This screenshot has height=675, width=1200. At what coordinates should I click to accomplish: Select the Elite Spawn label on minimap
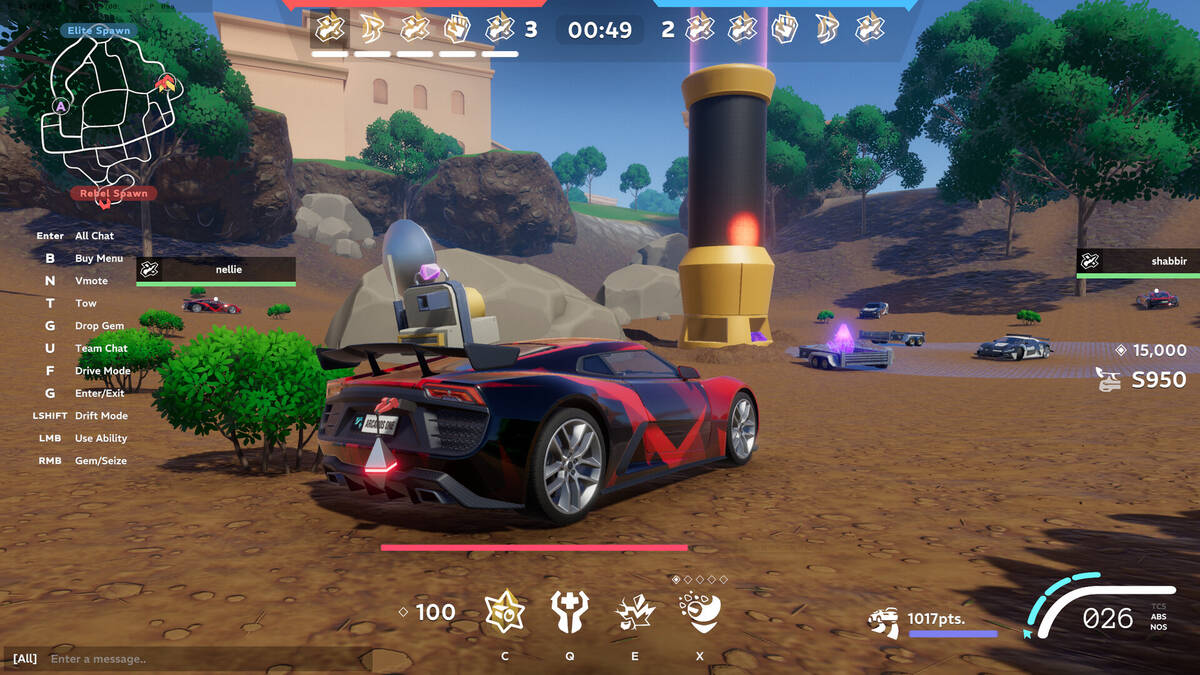[x=99, y=31]
